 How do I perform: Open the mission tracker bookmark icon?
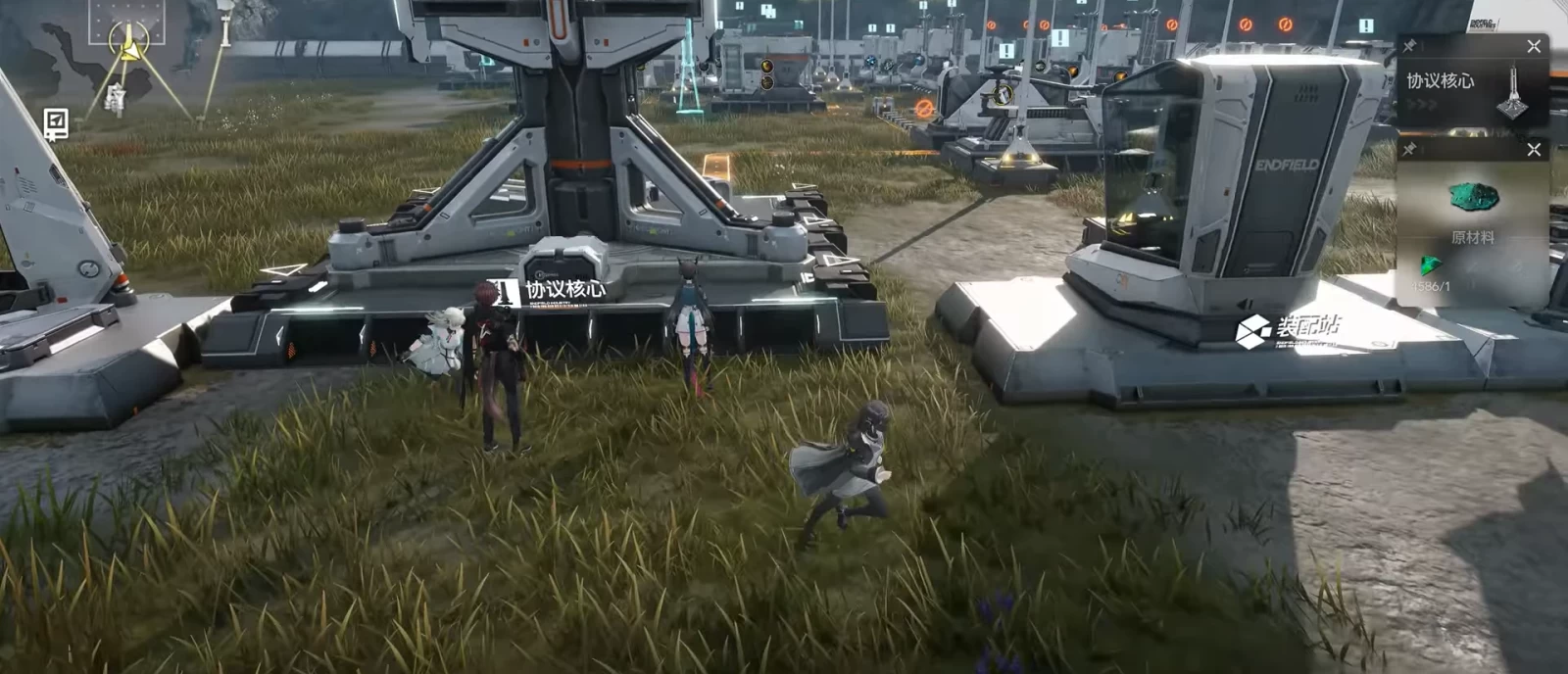56,124
